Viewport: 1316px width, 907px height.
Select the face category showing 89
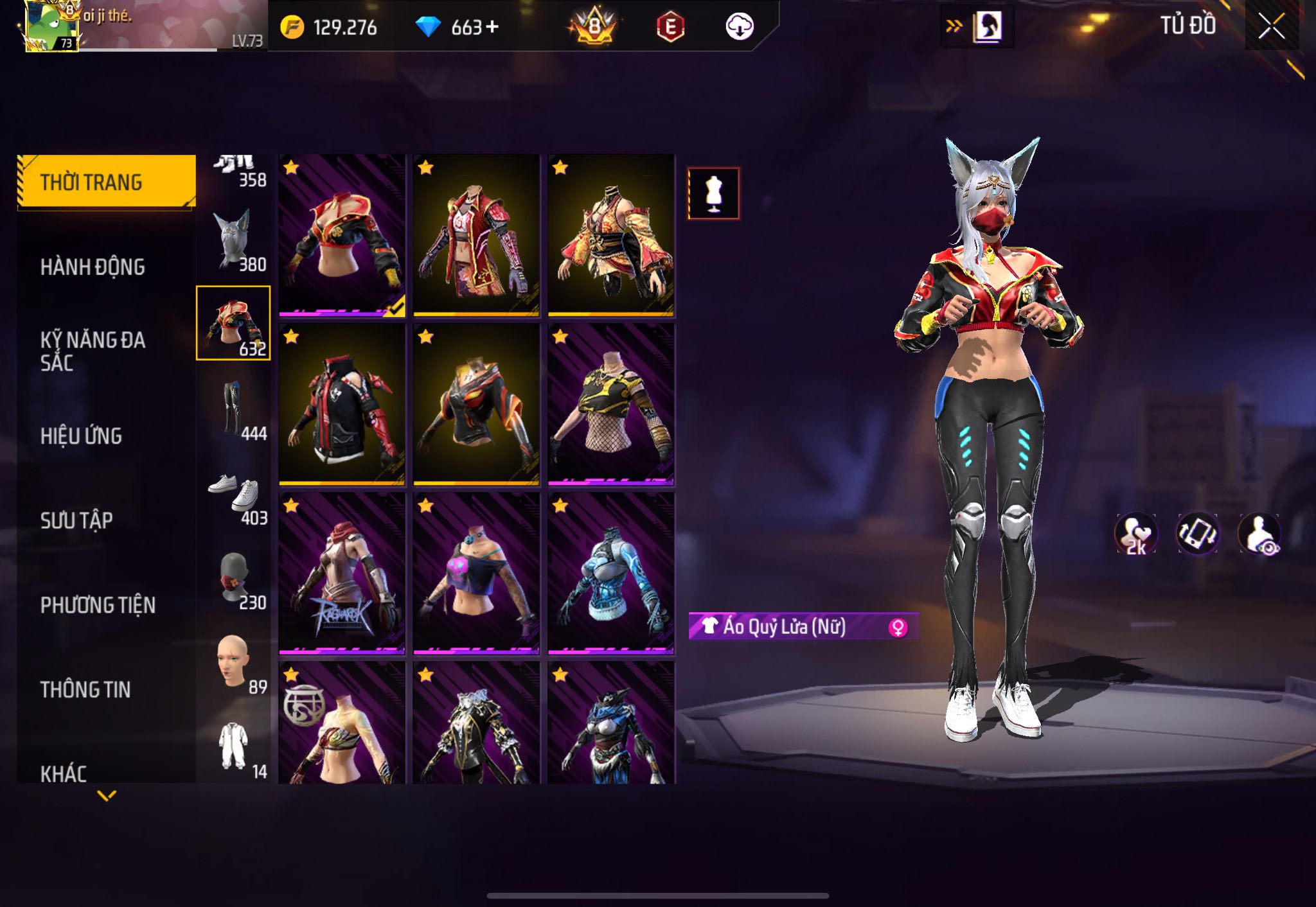pos(234,664)
